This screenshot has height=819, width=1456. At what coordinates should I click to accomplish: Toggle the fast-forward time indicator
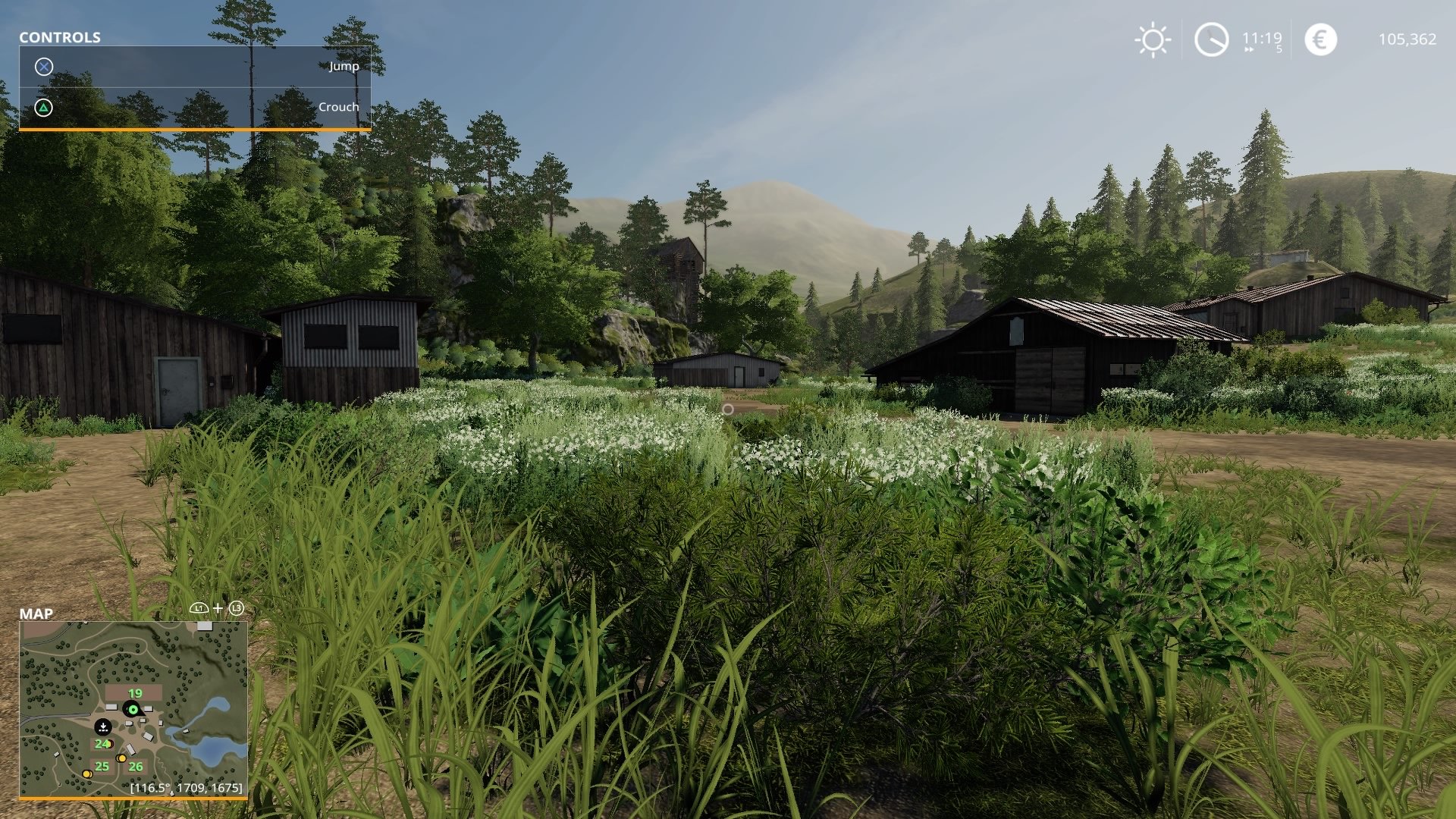click(1248, 49)
